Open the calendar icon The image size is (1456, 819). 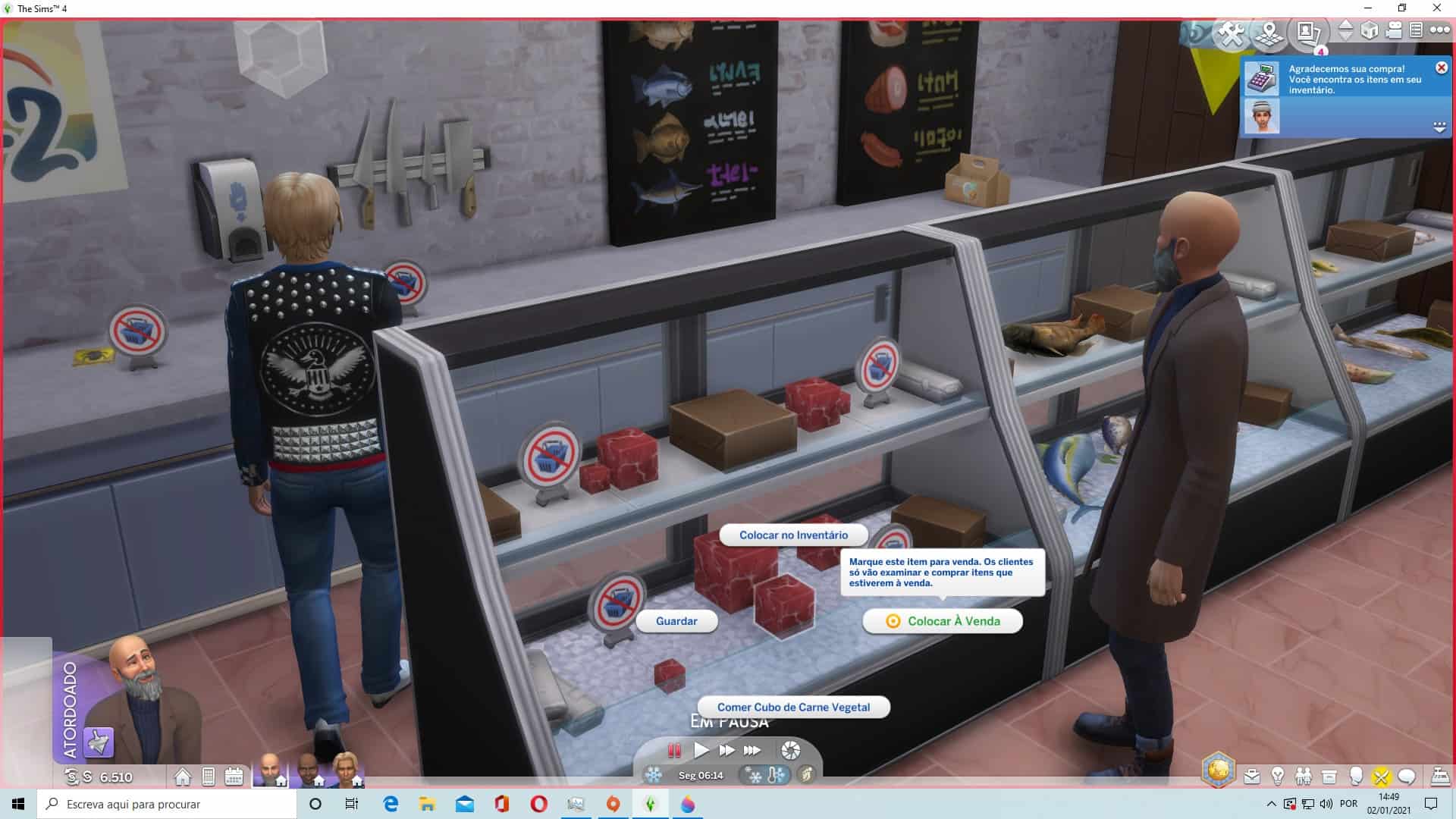coord(234,777)
